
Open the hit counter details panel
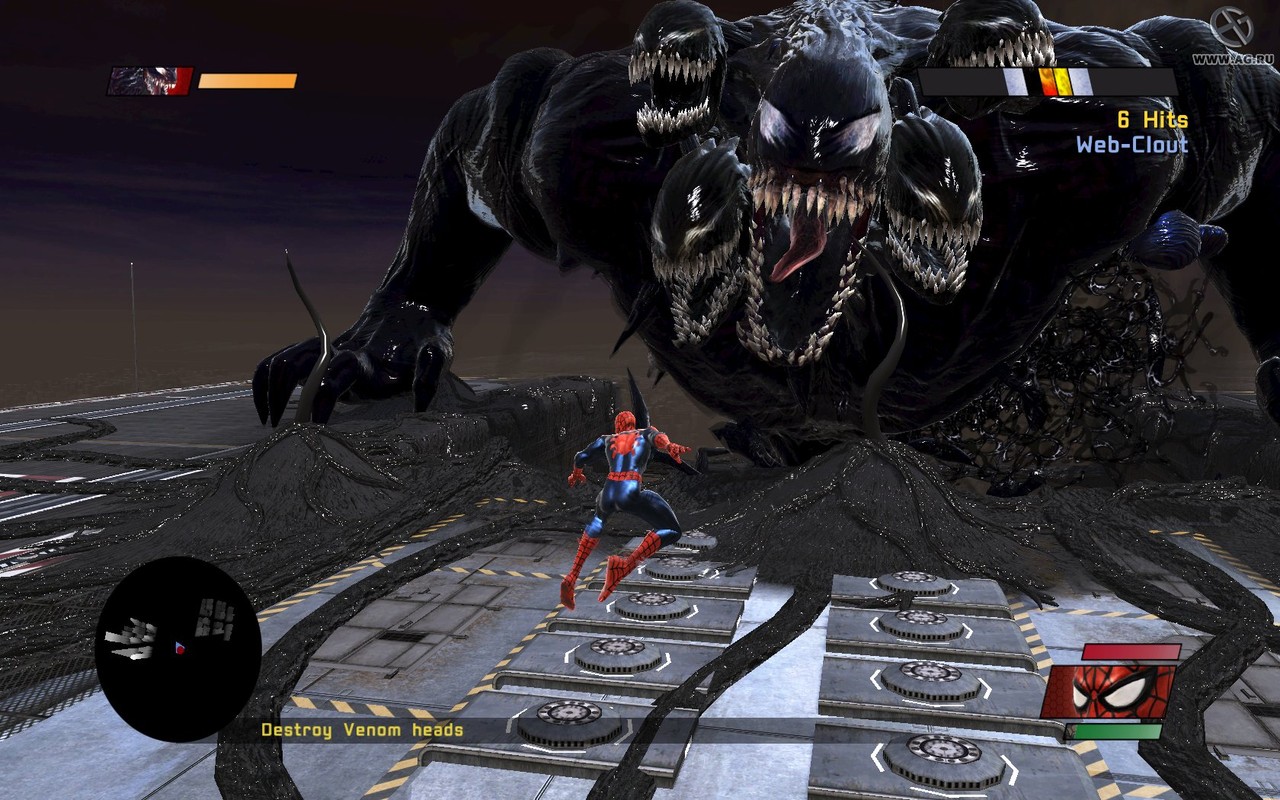1150,118
